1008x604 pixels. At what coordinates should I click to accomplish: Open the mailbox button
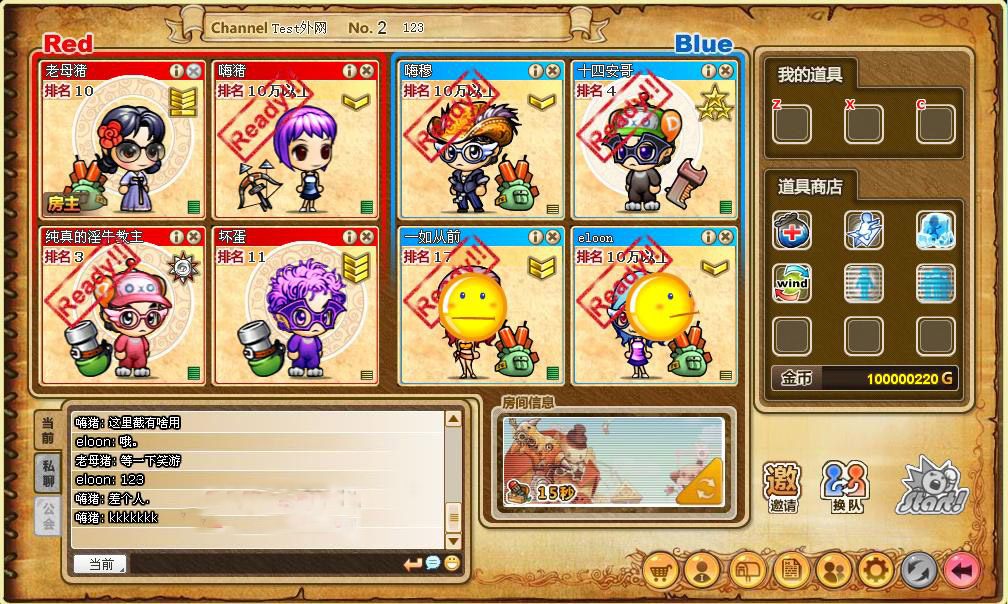click(746, 571)
